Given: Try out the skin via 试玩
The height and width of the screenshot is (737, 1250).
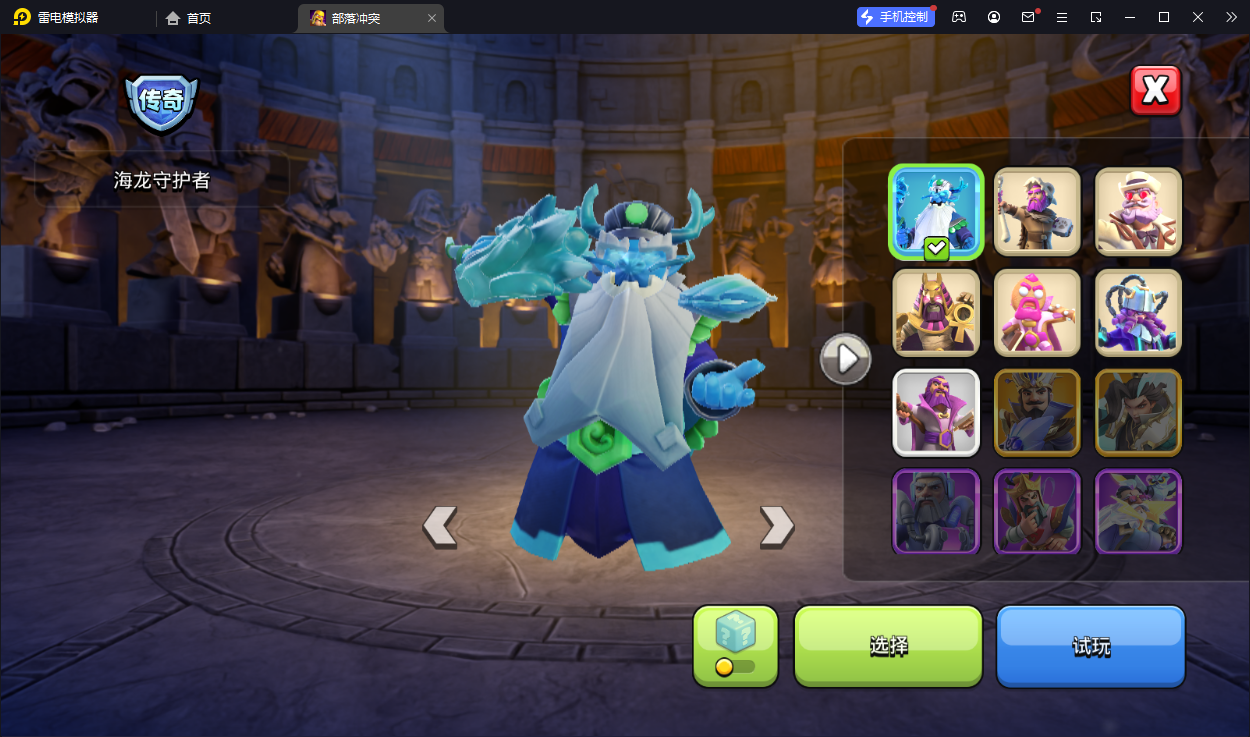Looking at the screenshot, I should pos(1090,646).
